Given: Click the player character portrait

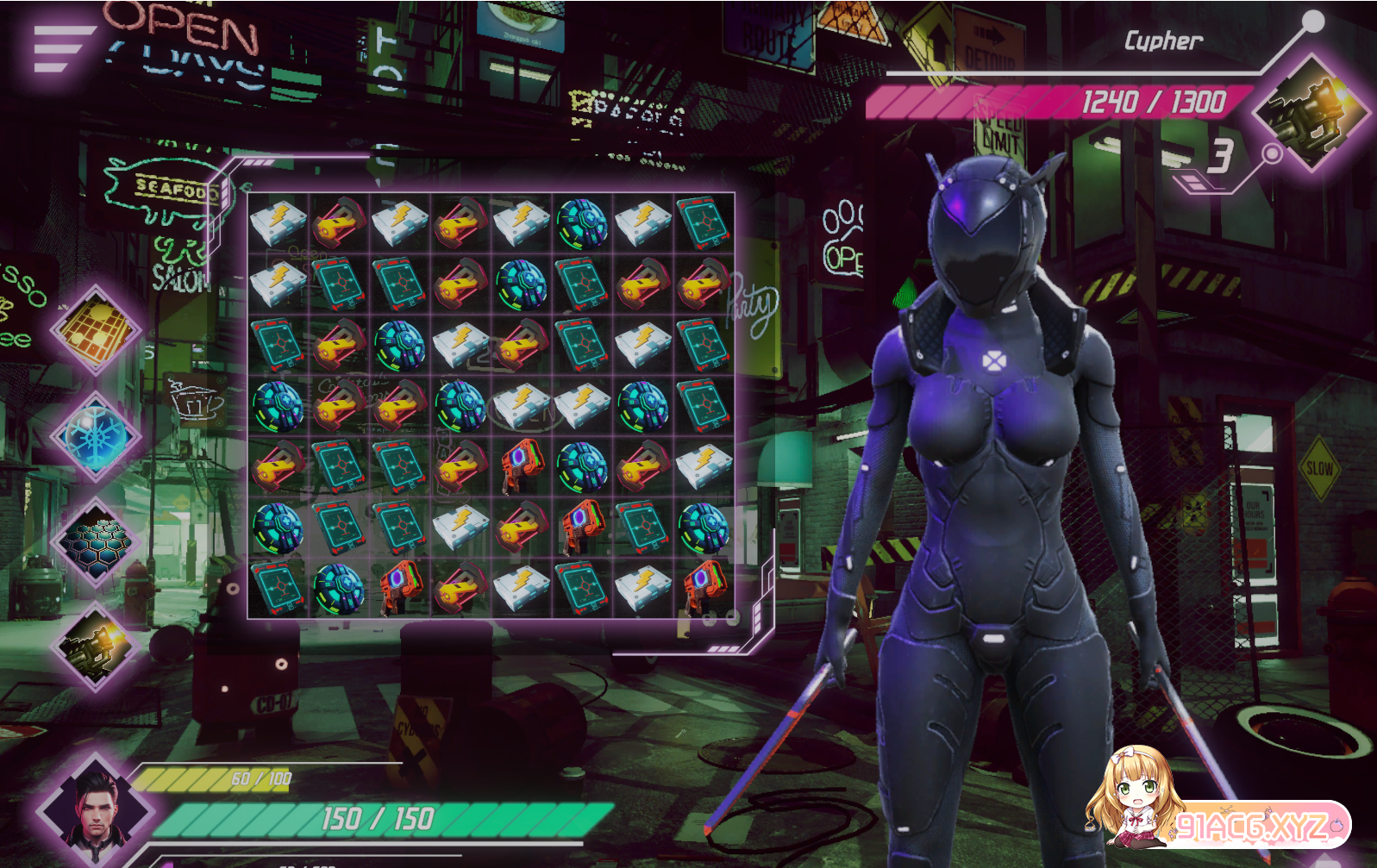Looking at the screenshot, I should point(95,812).
